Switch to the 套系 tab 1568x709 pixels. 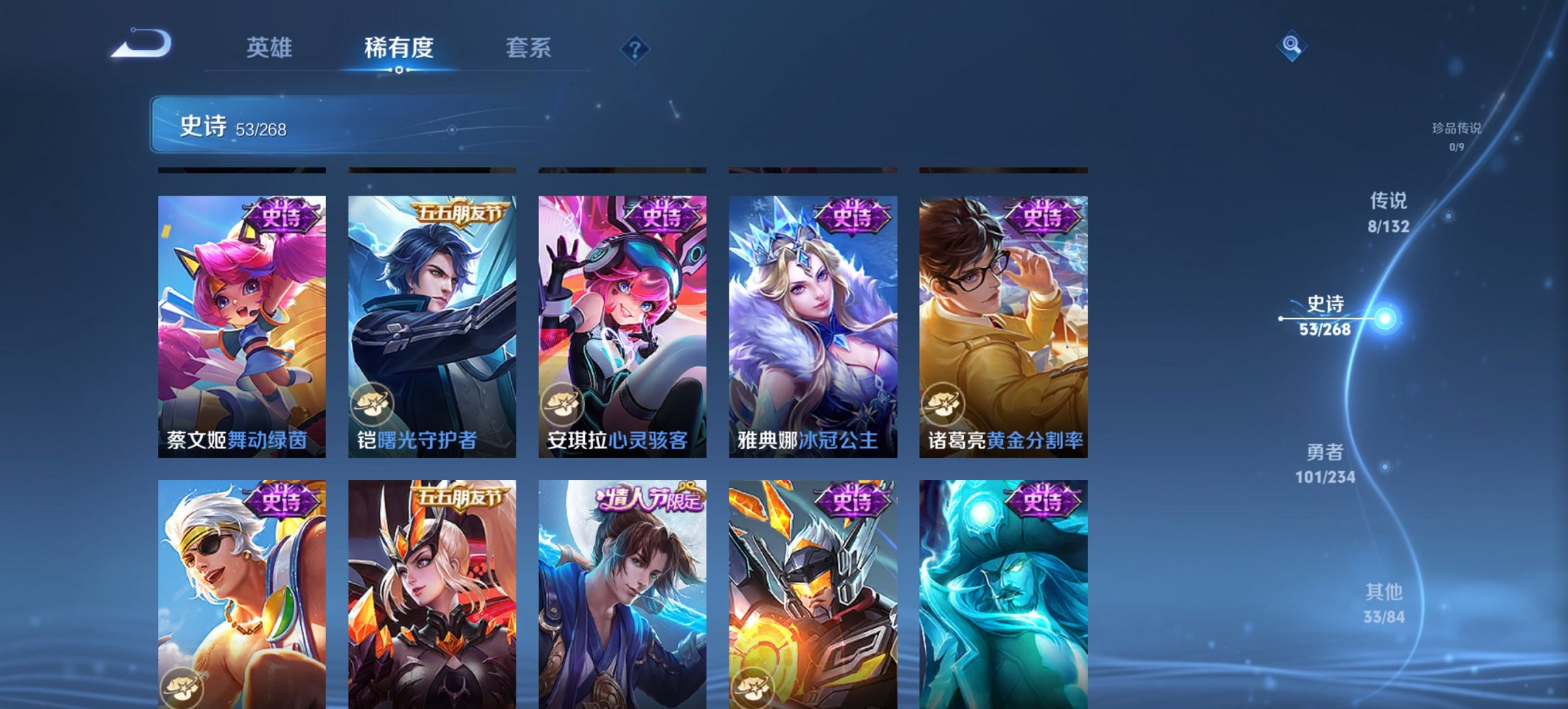coord(529,47)
